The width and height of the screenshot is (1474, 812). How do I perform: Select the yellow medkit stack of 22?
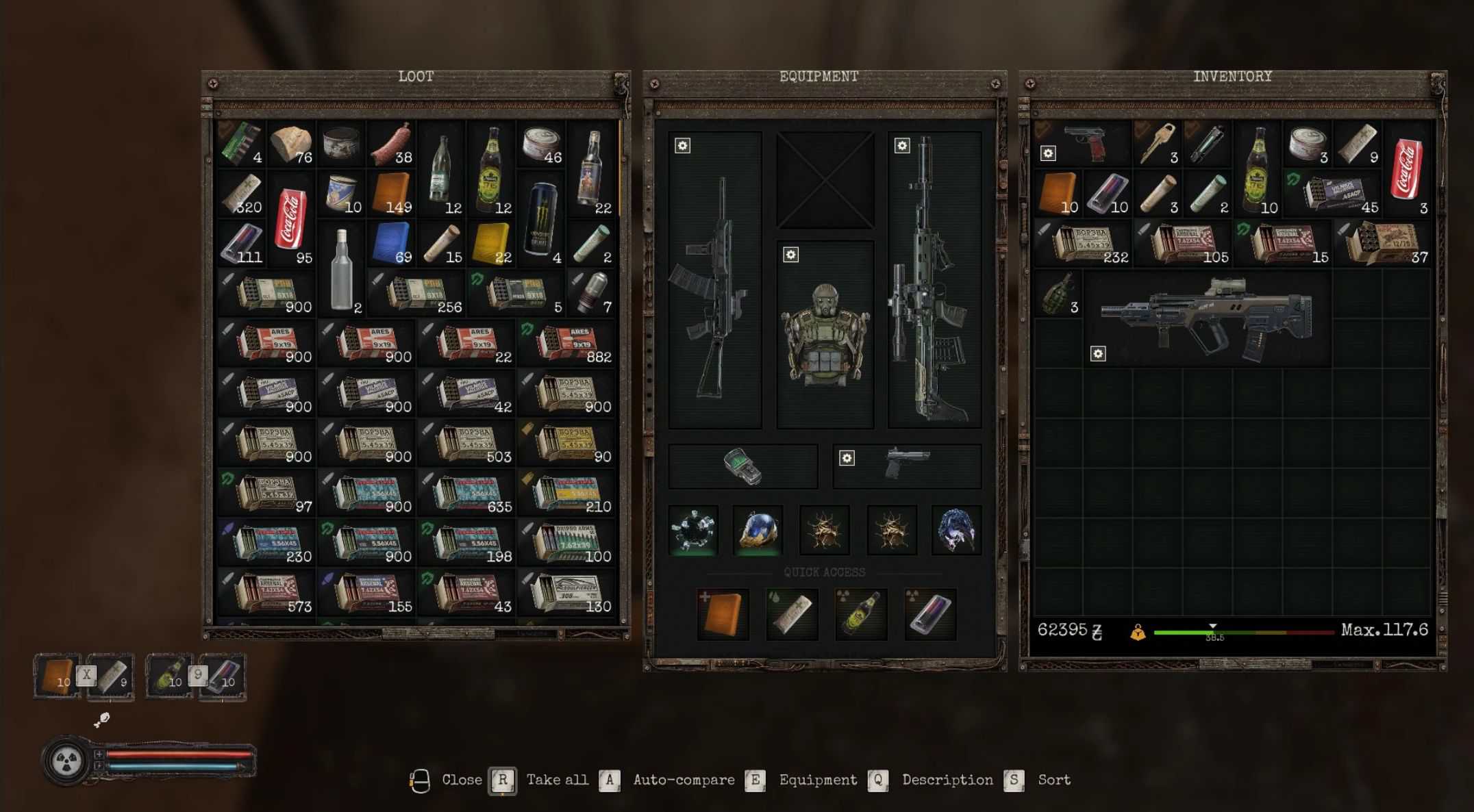click(x=491, y=244)
